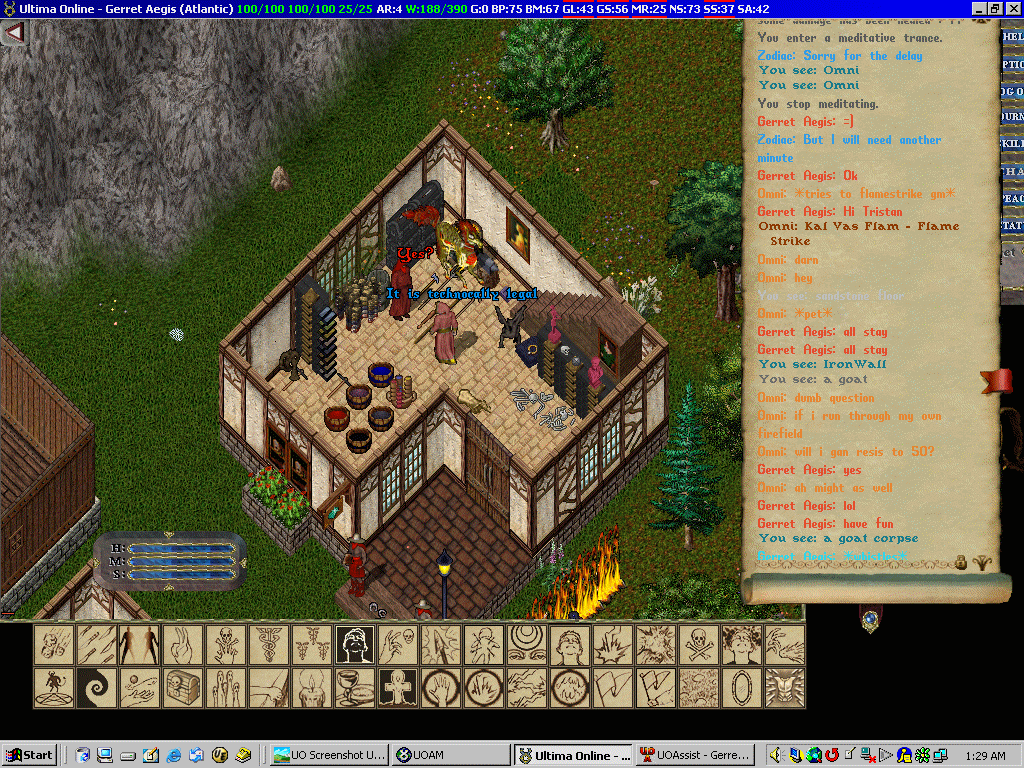
Task: Close the Ultima Online window
Action: (x=1012, y=8)
